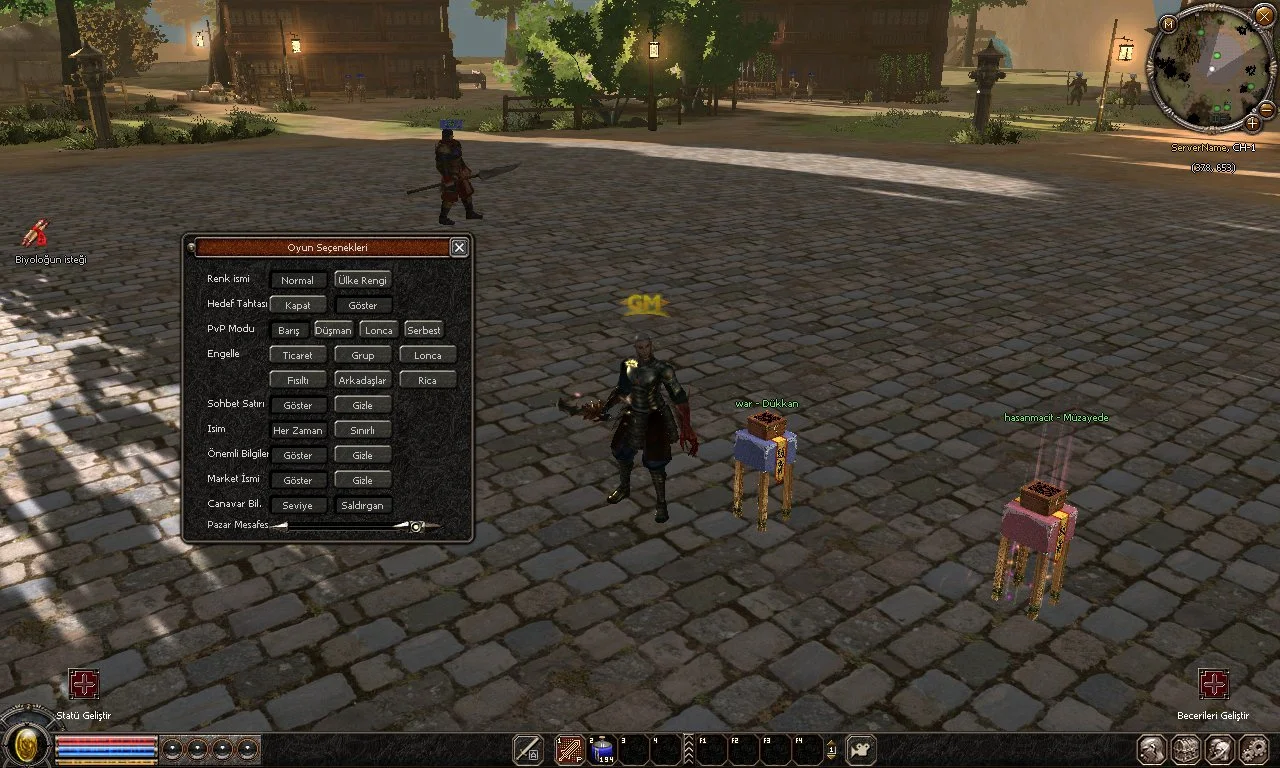Viewport: 1280px width, 768px height.
Task: Toggle blocking of Fısıltı whispers
Action: tap(297, 381)
